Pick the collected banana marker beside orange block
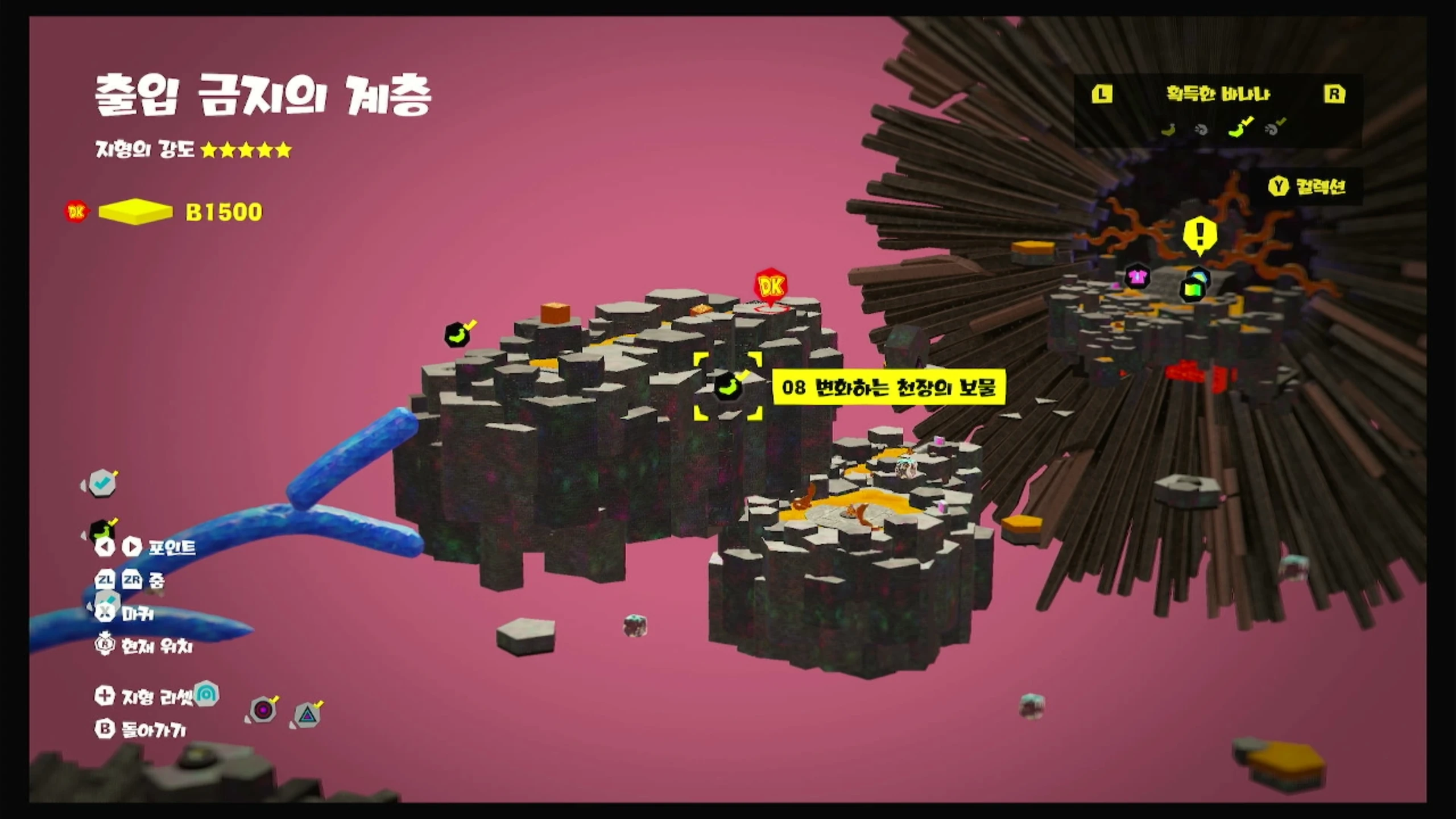 pos(457,336)
